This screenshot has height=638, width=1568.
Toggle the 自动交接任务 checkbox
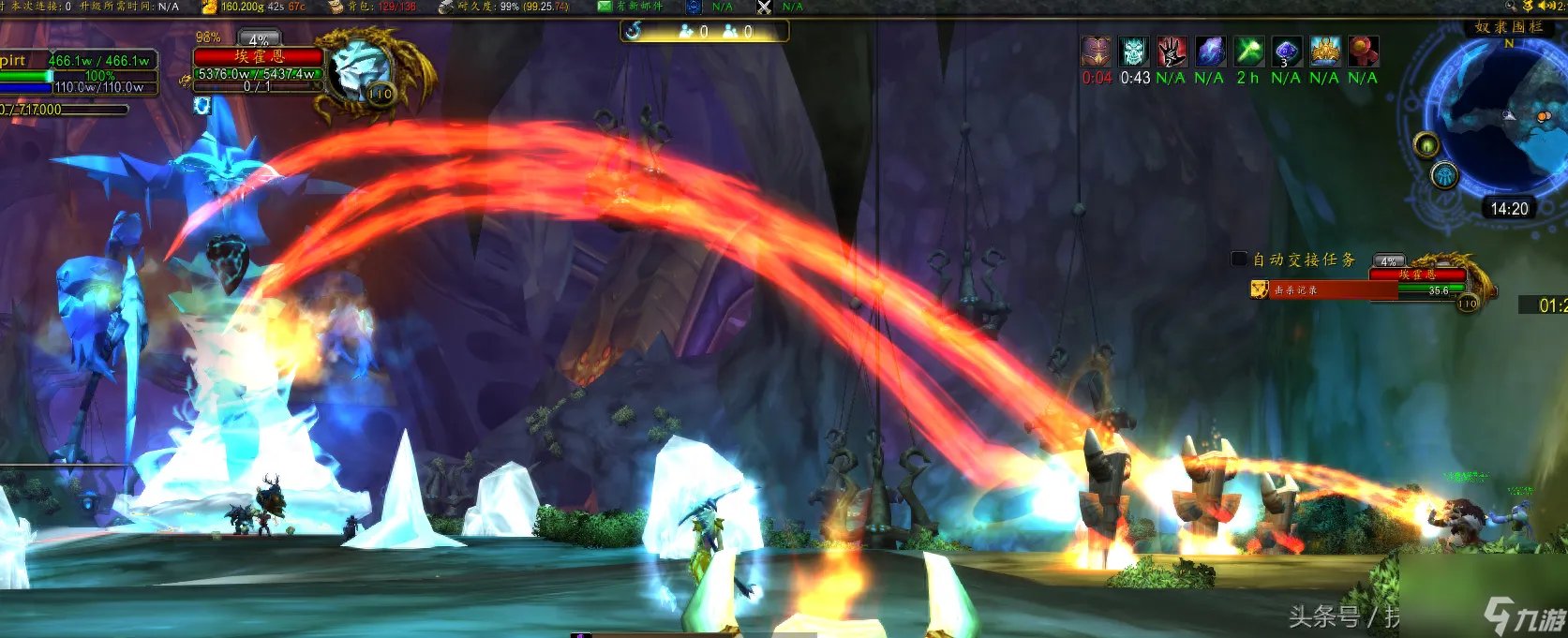point(1238,259)
